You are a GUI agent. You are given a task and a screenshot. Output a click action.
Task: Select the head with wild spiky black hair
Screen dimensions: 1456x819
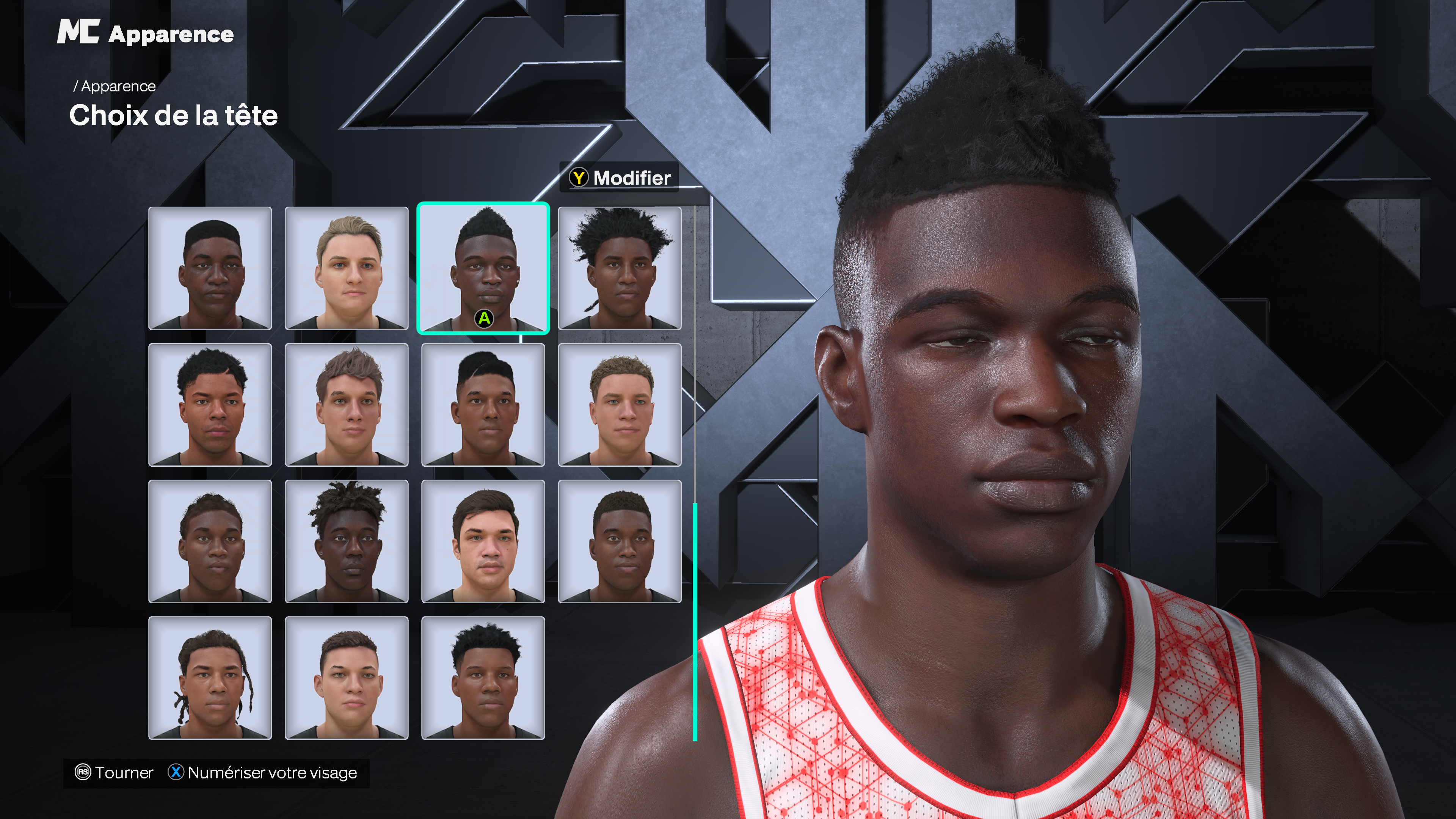[620, 268]
